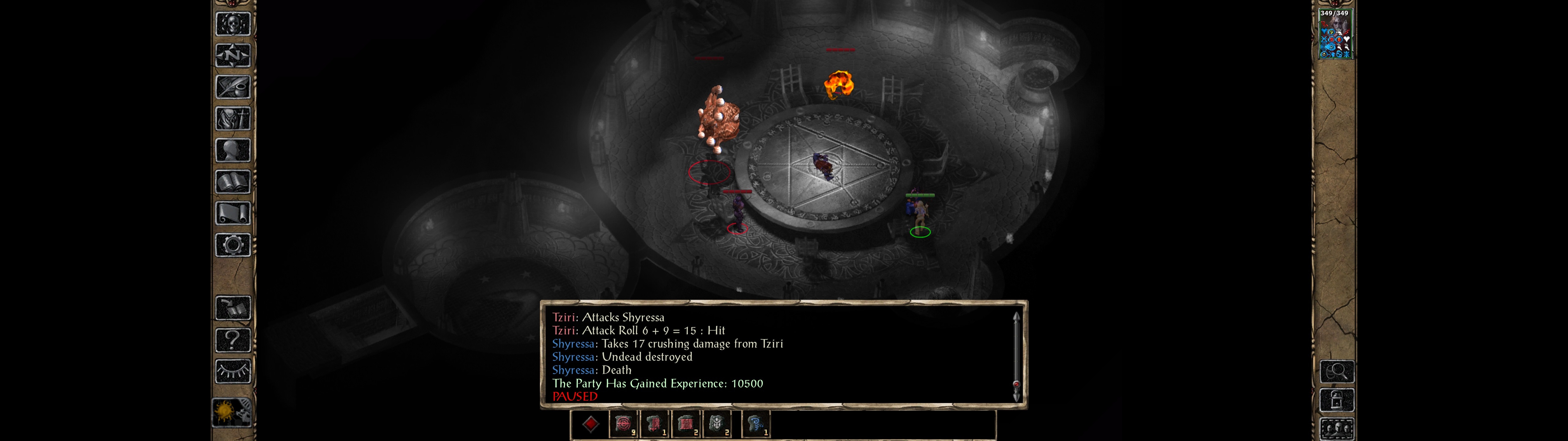This screenshot has width=1568, height=441.
Task: Click the magnifying glass button
Action: [1337, 371]
